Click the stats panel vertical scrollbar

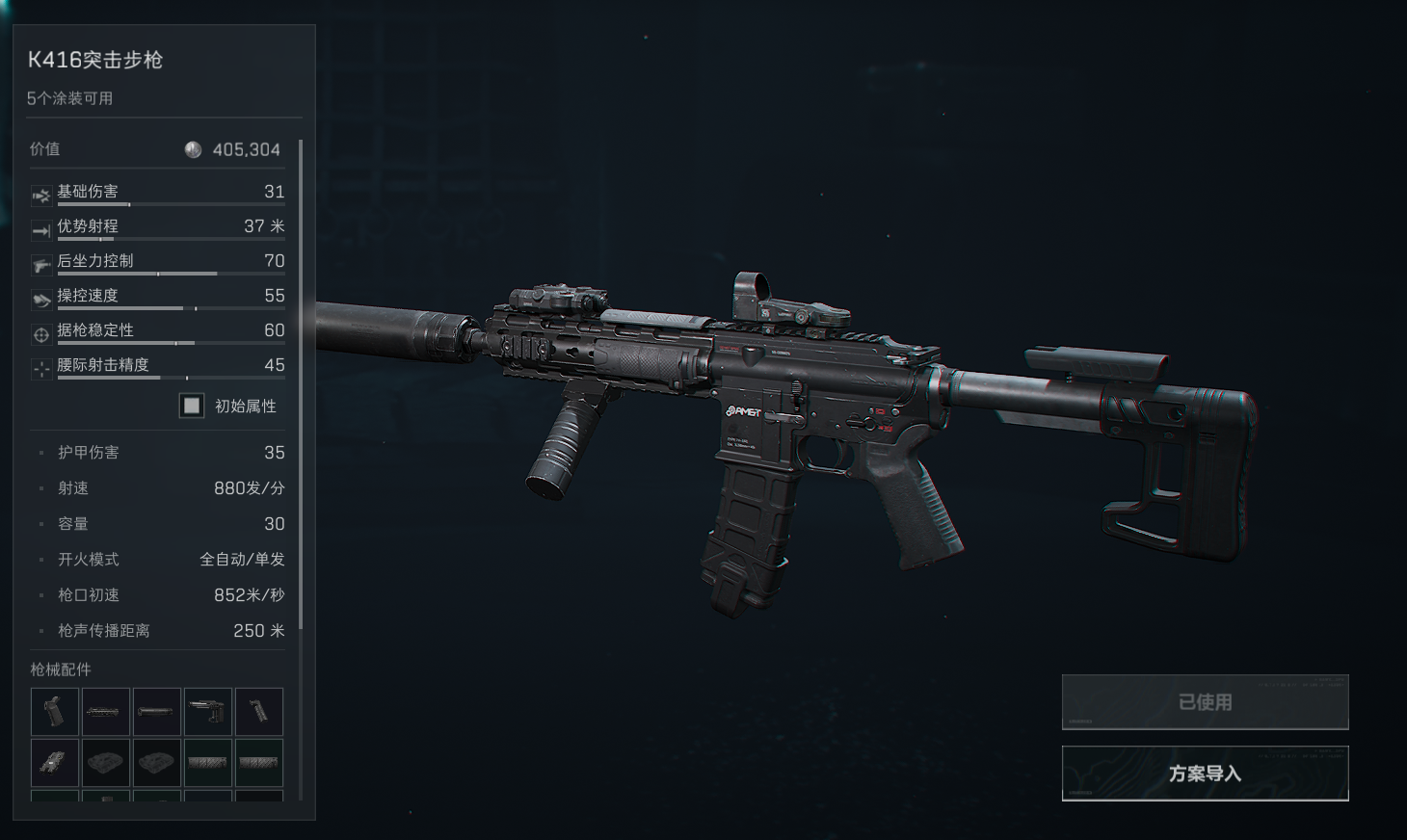[x=301, y=385]
